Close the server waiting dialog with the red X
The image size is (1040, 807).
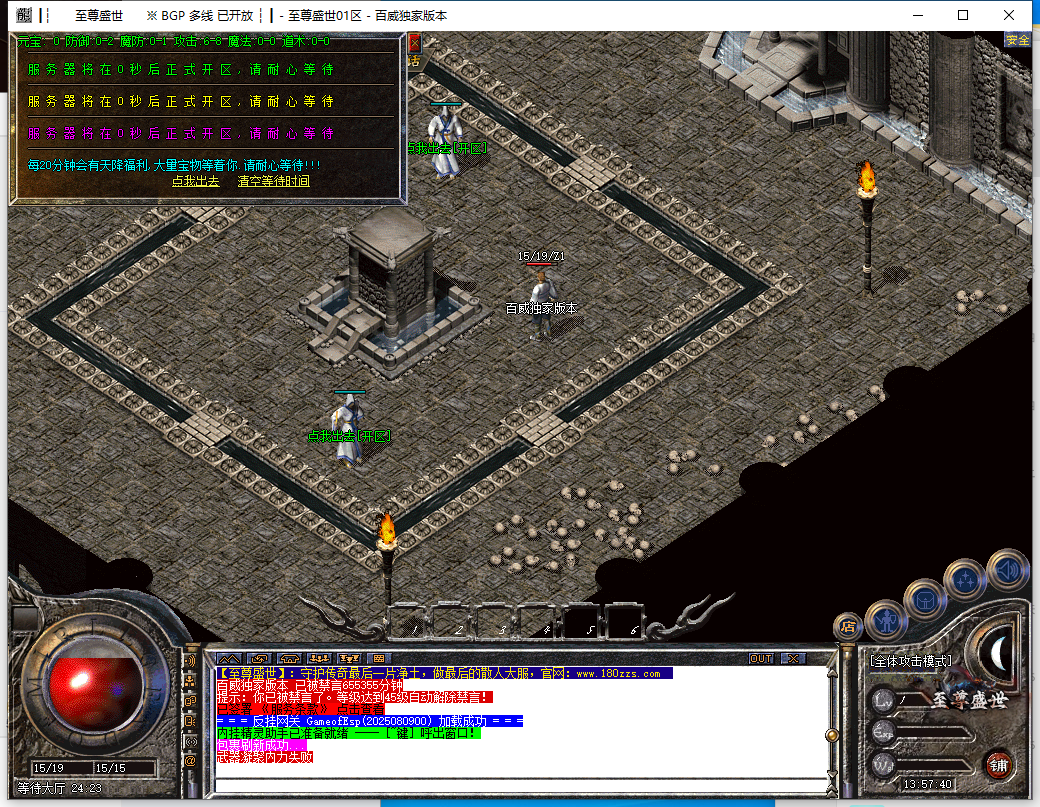click(x=414, y=43)
